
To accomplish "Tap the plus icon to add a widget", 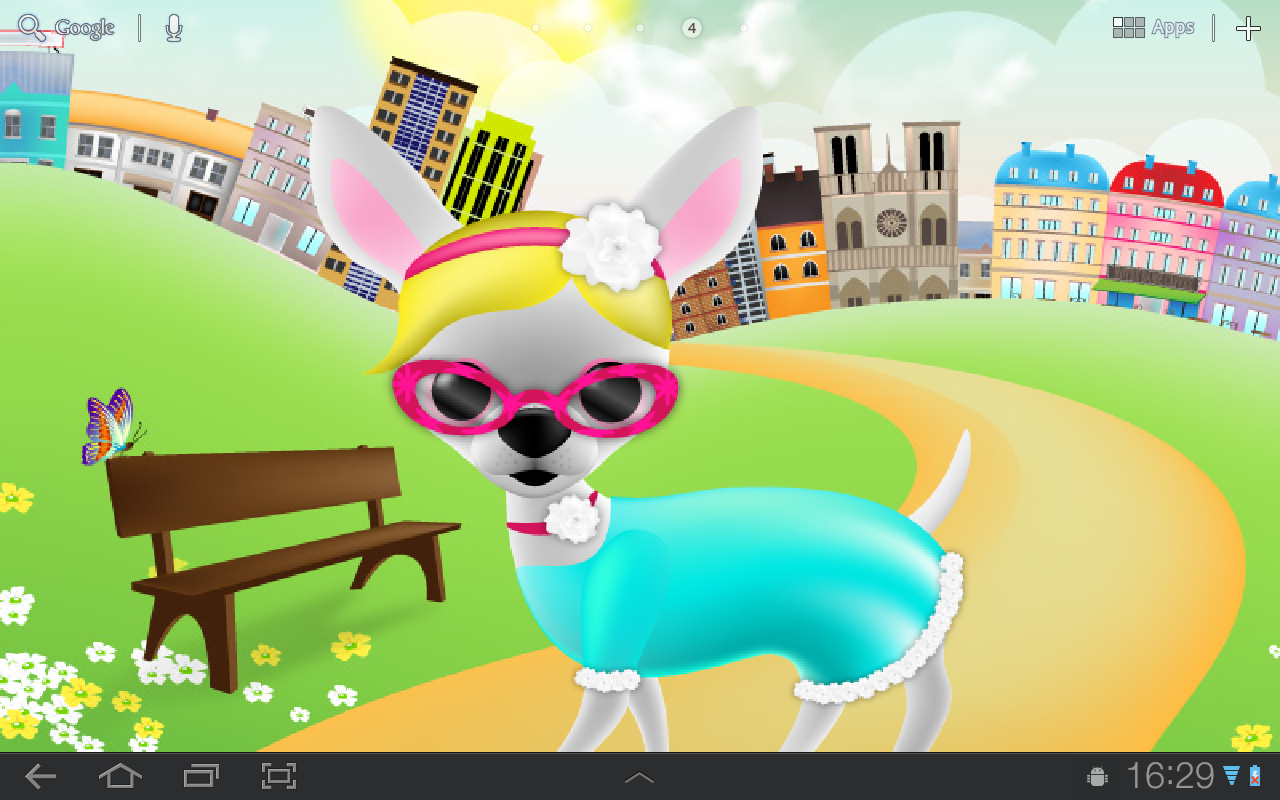I will [1249, 27].
